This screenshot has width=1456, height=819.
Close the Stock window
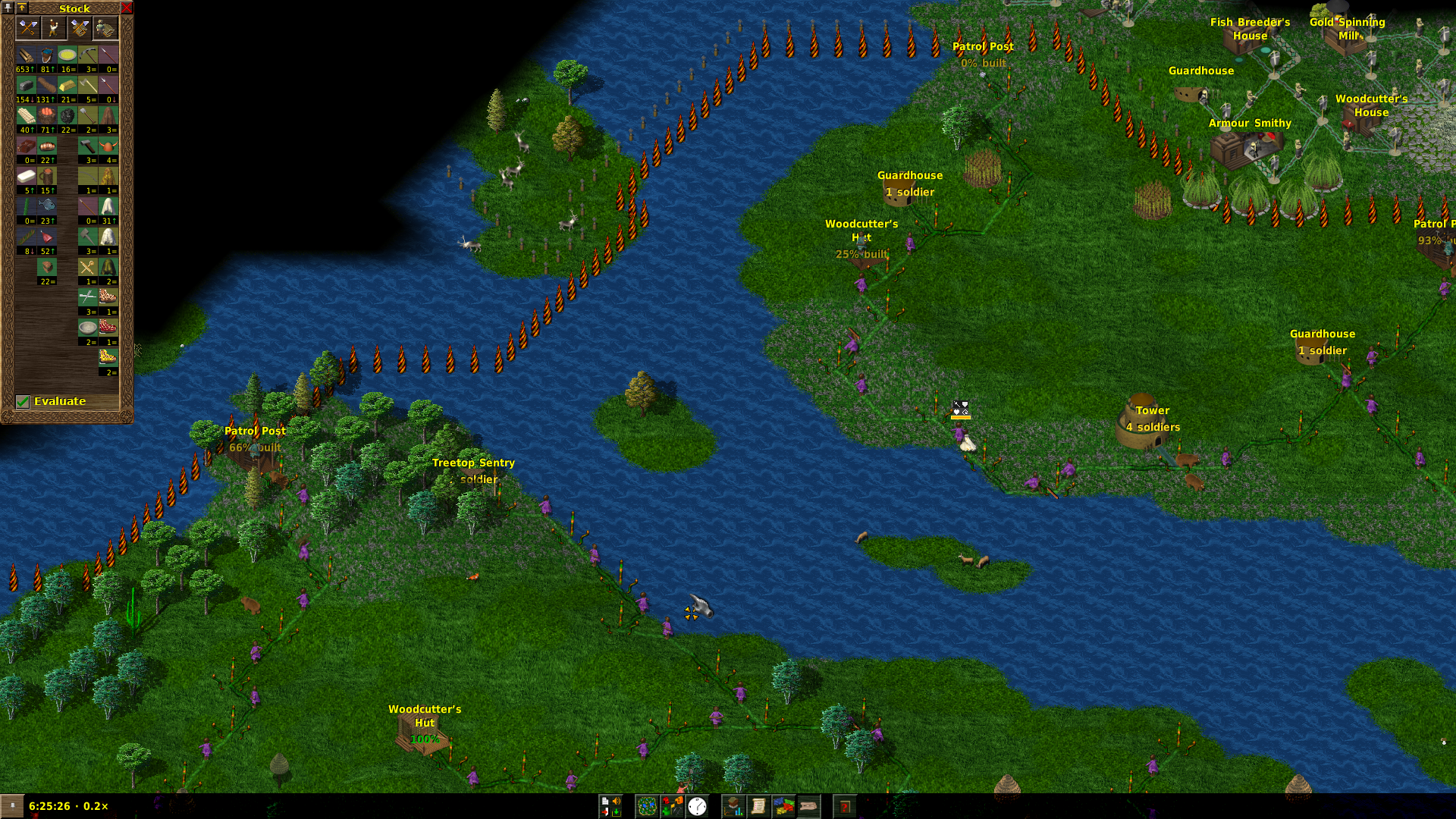(127, 8)
